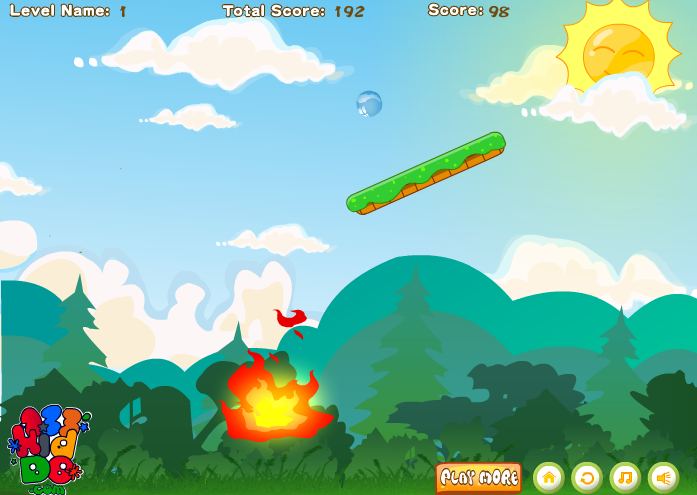
Task: Open the colorful site logo link
Action: coord(47,447)
